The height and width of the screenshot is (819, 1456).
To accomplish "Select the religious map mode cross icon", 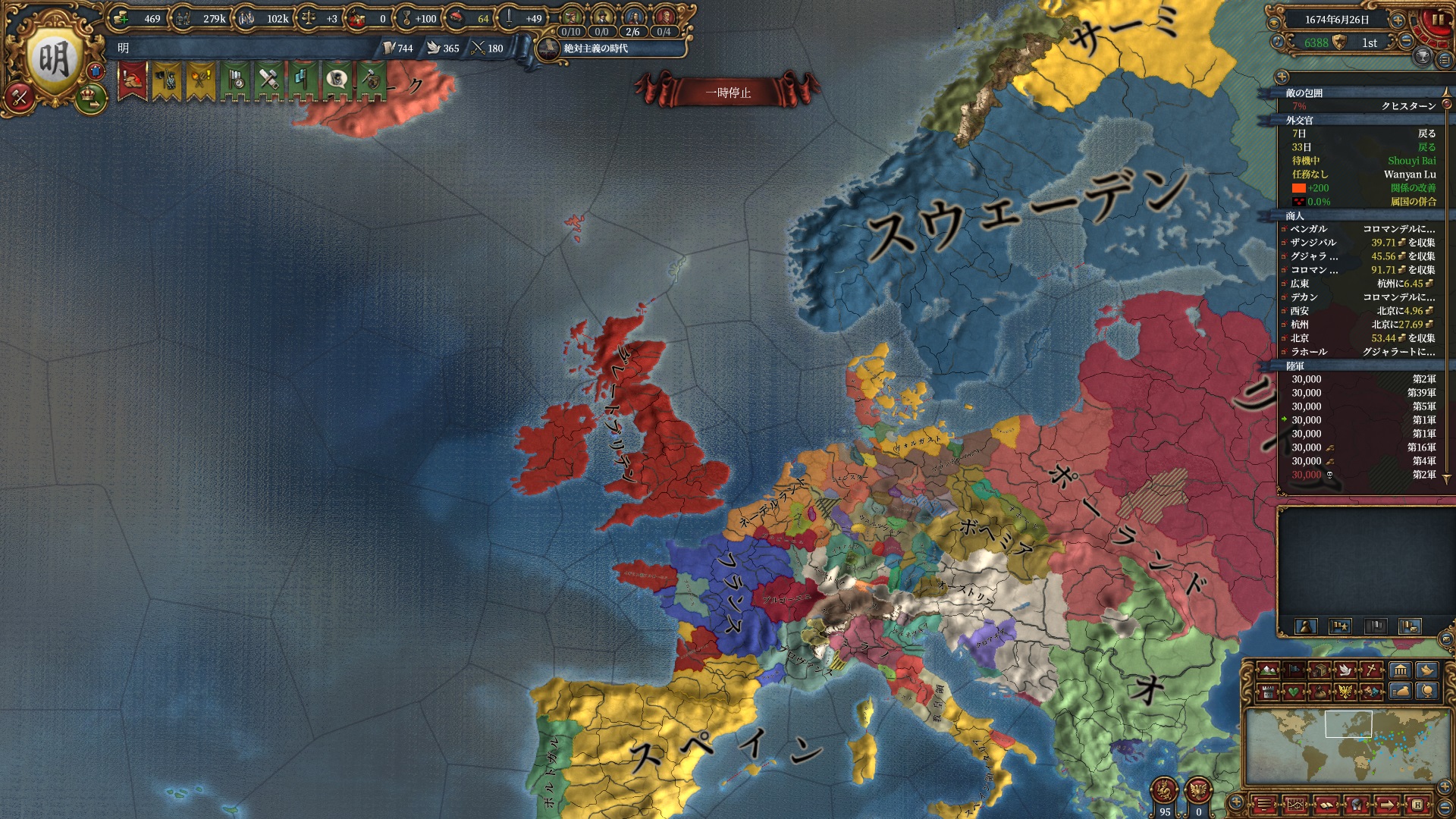I will 1372,670.
